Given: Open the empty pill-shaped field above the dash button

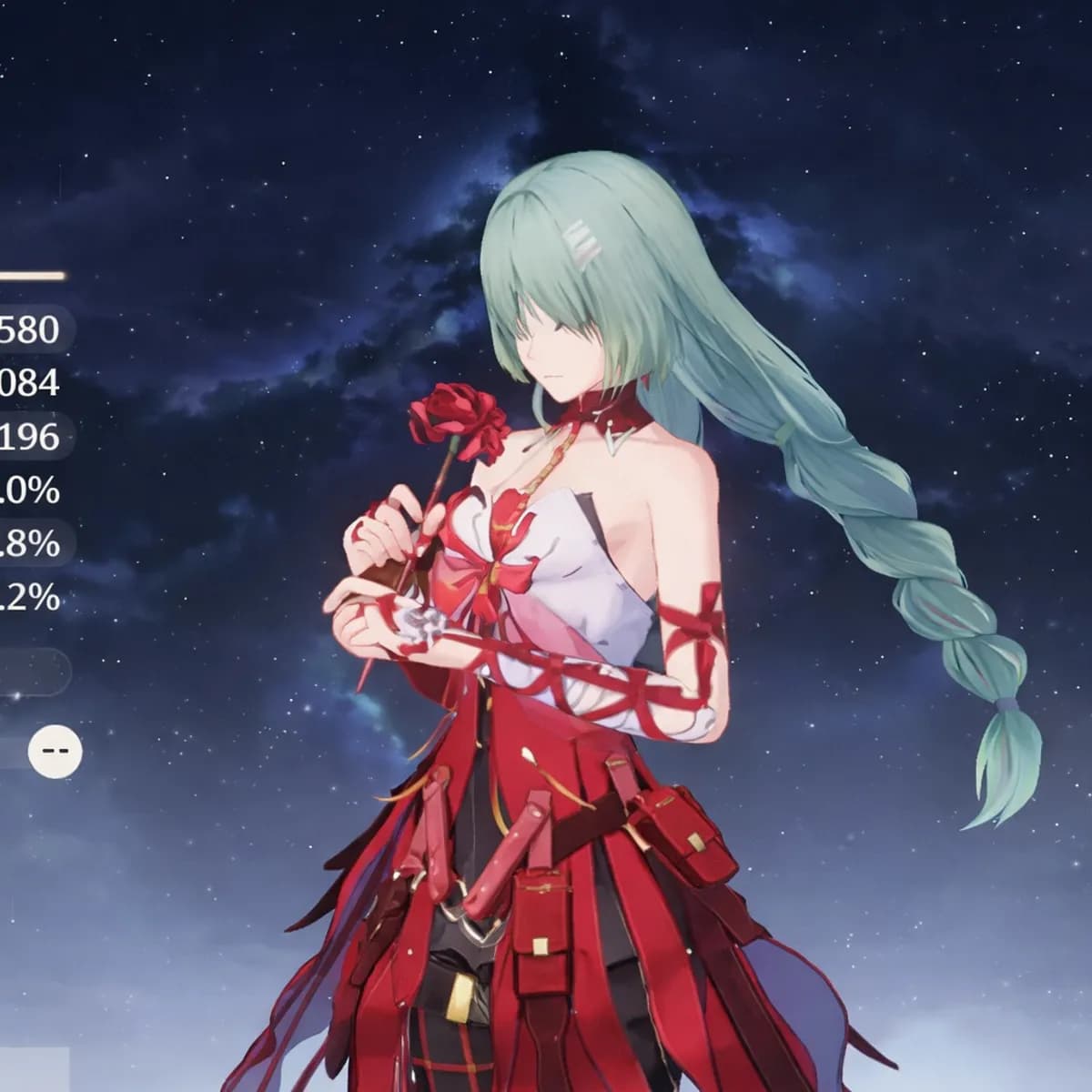Looking at the screenshot, I should (35, 672).
